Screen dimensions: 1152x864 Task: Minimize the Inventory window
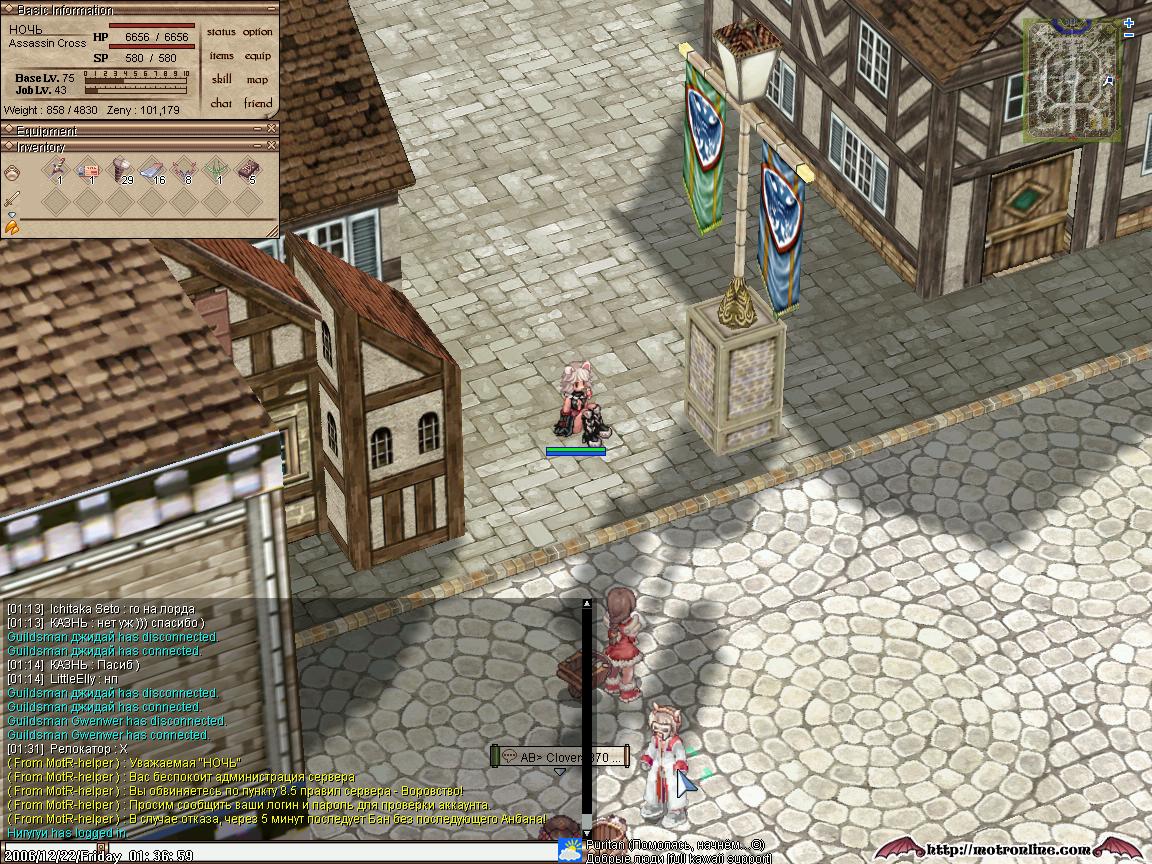click(257, 146)
